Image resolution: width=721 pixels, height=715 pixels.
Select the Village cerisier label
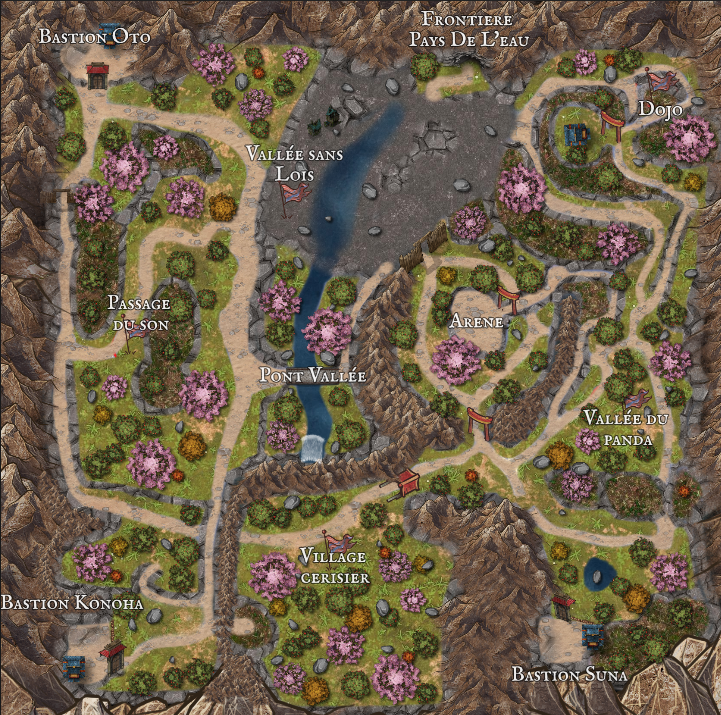click(334, 566)
